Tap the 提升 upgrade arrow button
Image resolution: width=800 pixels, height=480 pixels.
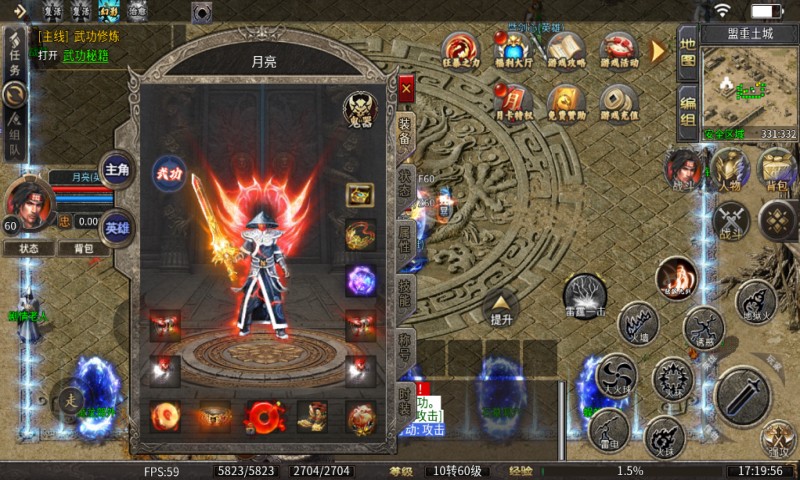pos(501,309)
